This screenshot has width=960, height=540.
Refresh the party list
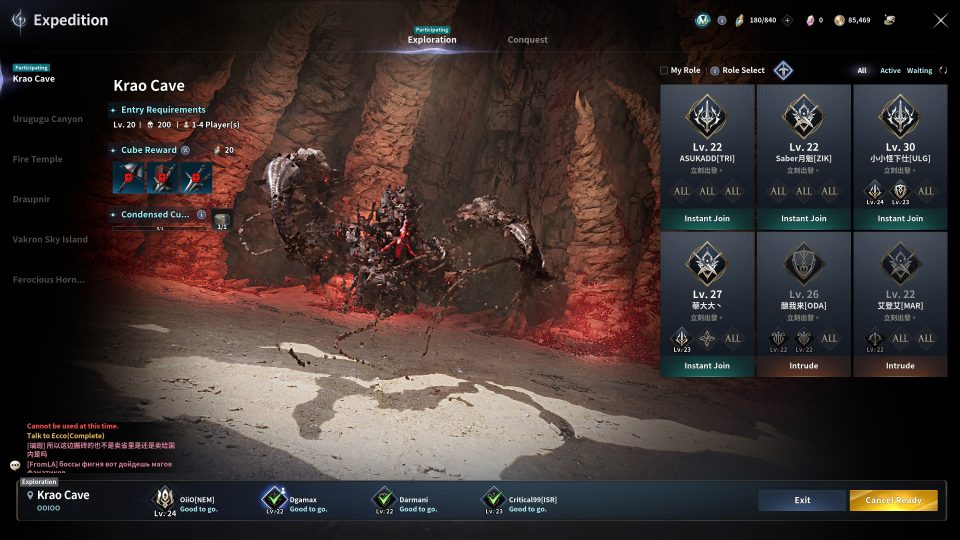(x=943, y=71)
